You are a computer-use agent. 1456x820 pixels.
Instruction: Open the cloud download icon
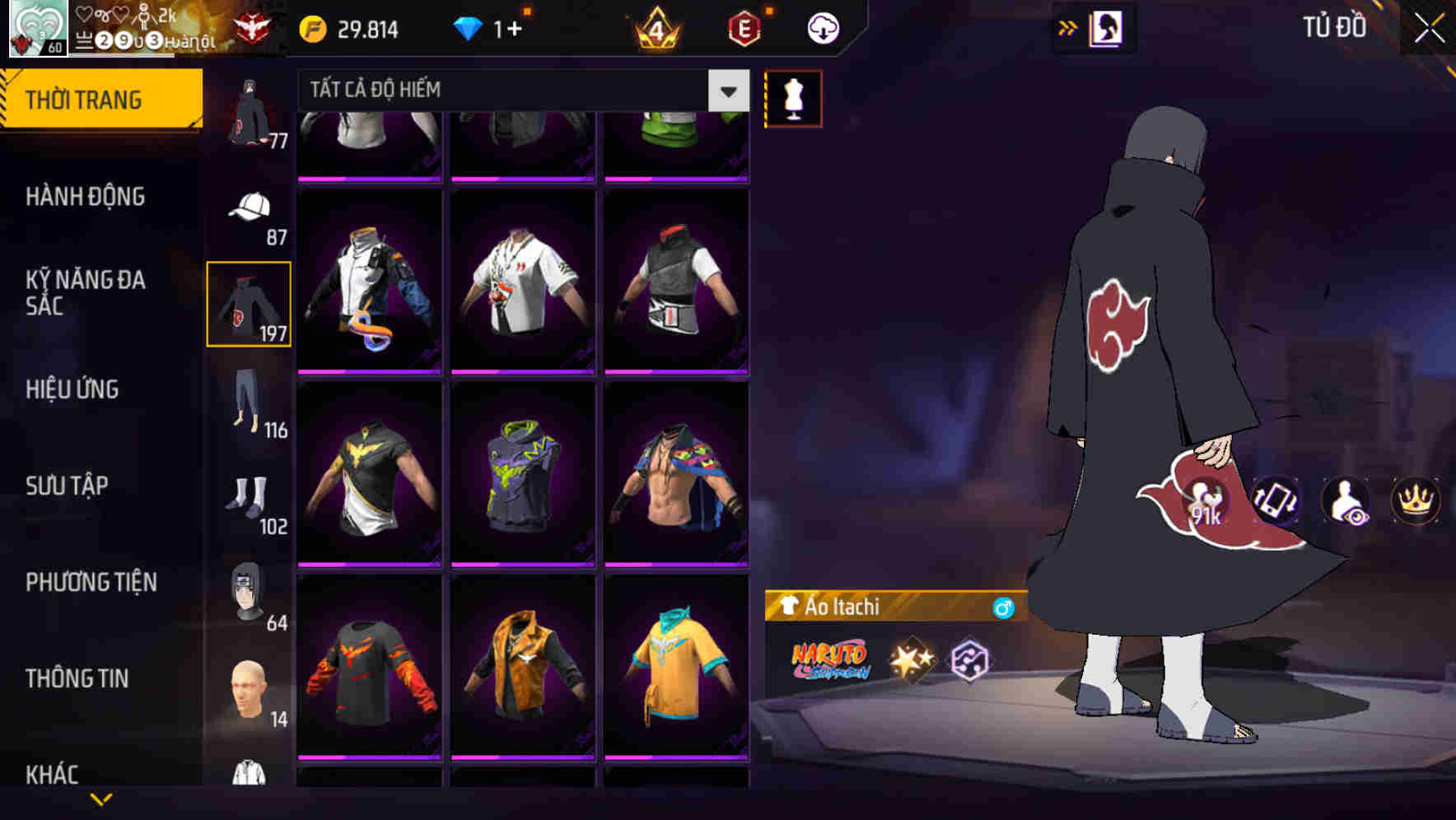pyautogui.click(x=821, y=28)
